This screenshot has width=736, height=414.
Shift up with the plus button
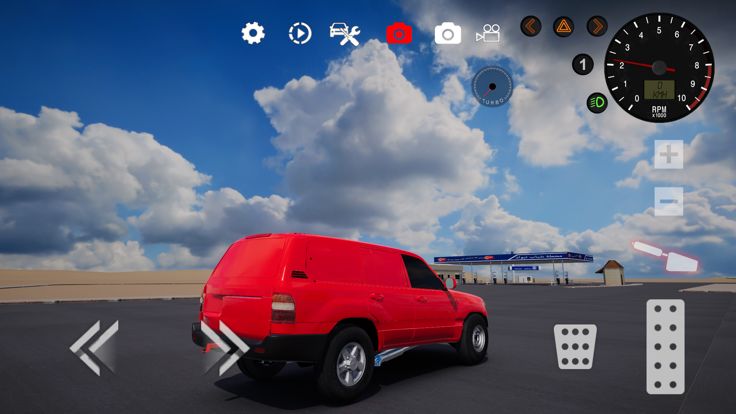(669, 154)
